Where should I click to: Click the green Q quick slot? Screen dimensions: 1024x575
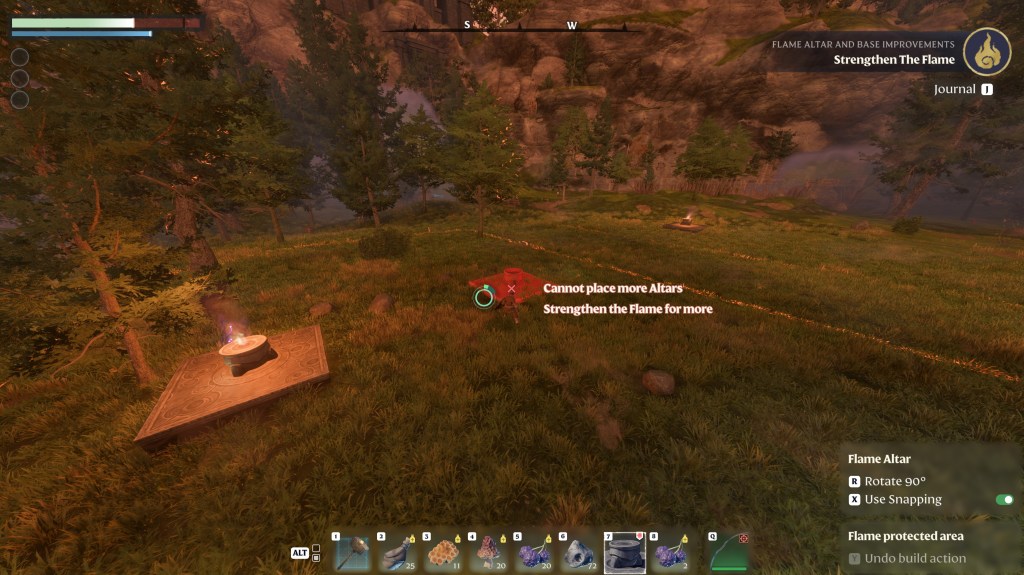[x=729, y=553]
